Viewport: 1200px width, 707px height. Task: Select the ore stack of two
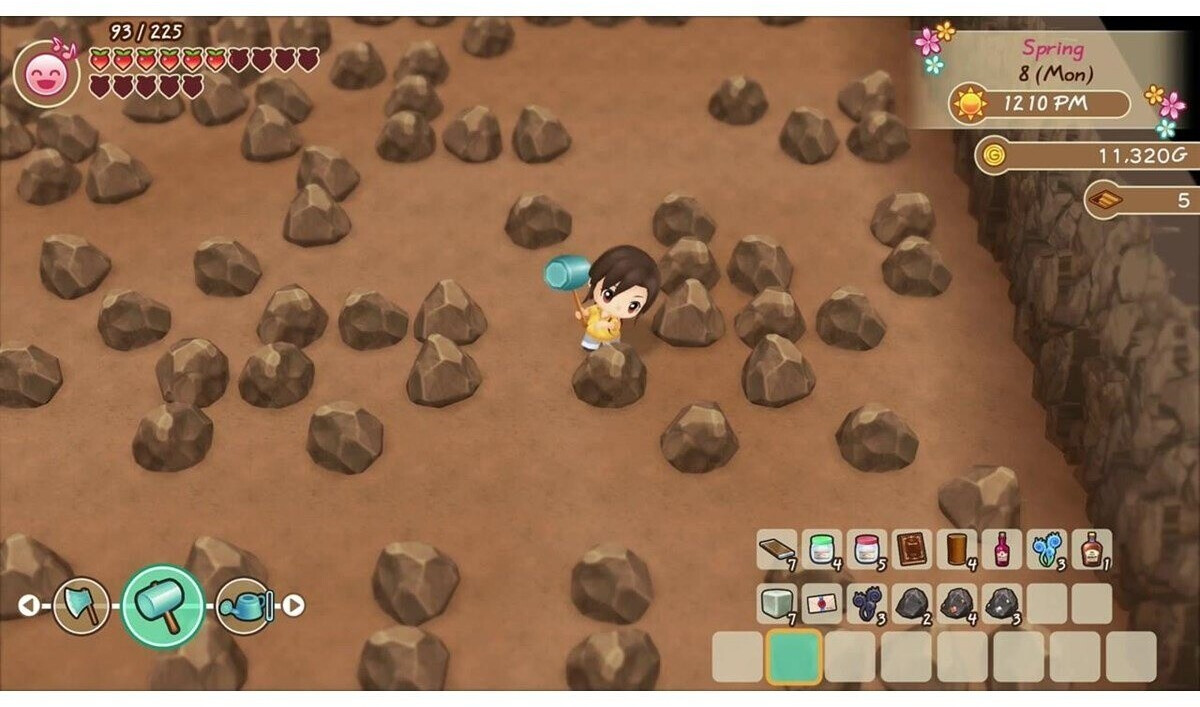point(912,603)
